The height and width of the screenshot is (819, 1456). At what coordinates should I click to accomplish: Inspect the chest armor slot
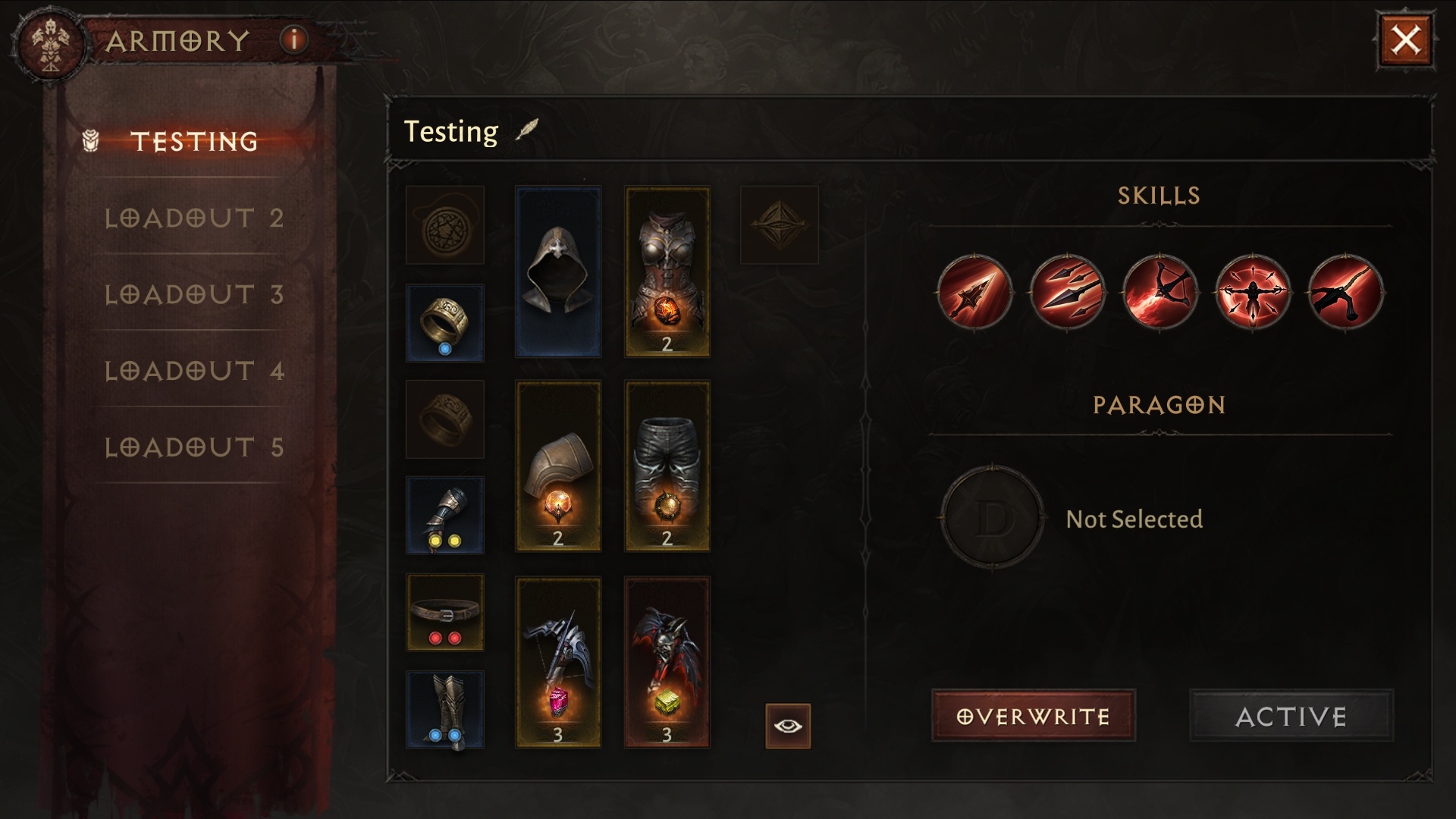(667, 271)
